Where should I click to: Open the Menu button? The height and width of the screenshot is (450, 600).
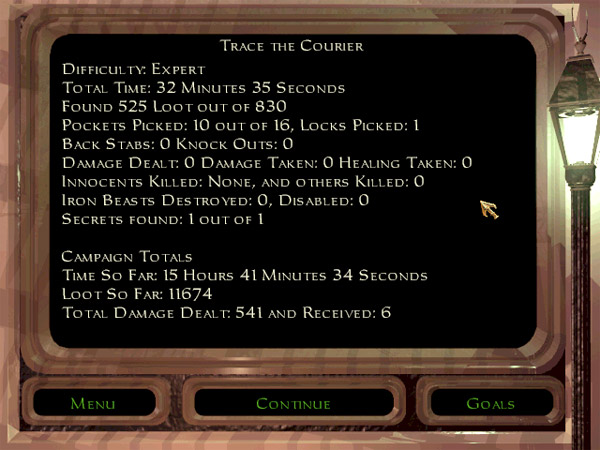click(93, 404)
